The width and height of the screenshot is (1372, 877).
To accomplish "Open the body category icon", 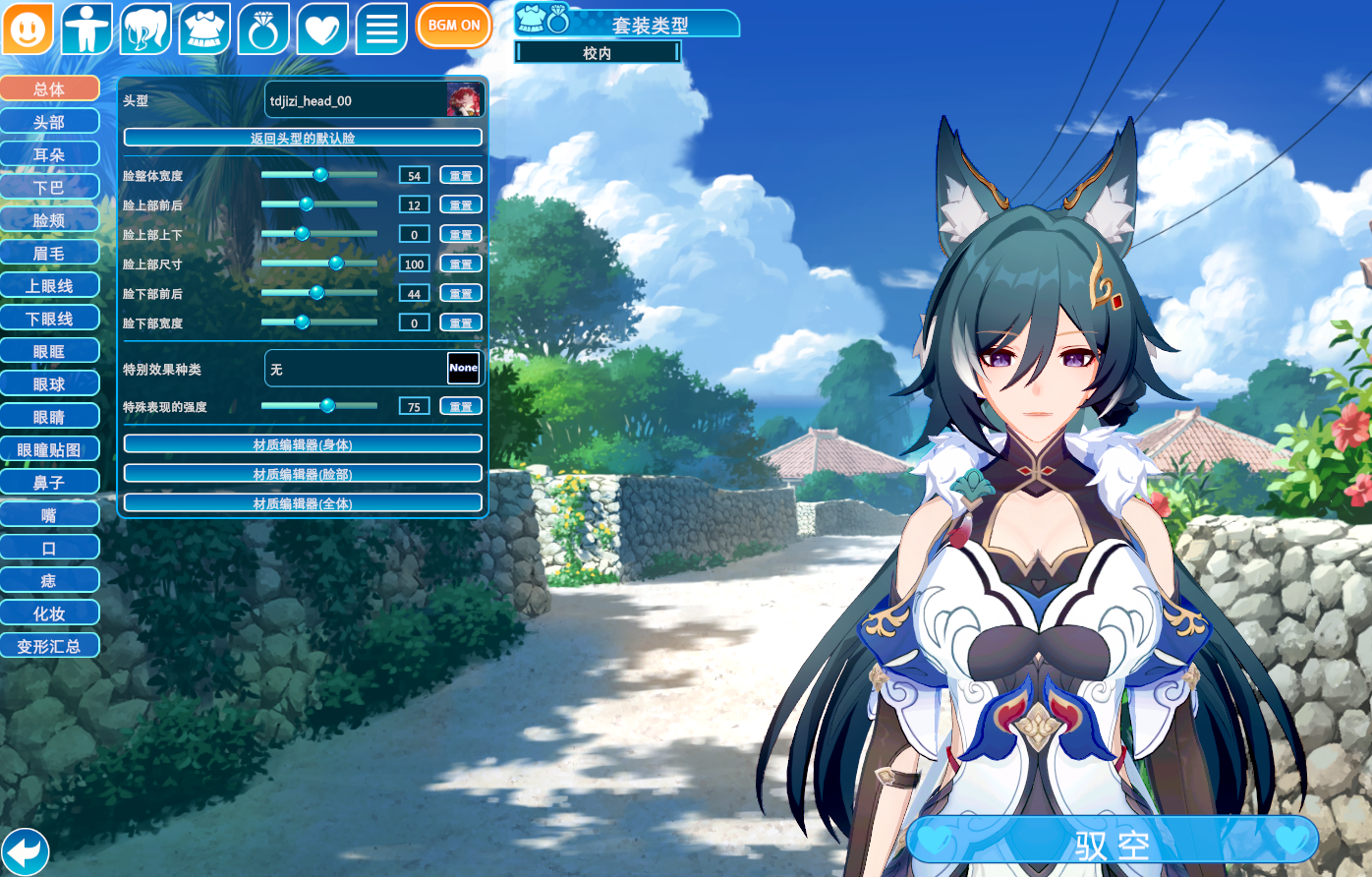I will pos(86,29).
